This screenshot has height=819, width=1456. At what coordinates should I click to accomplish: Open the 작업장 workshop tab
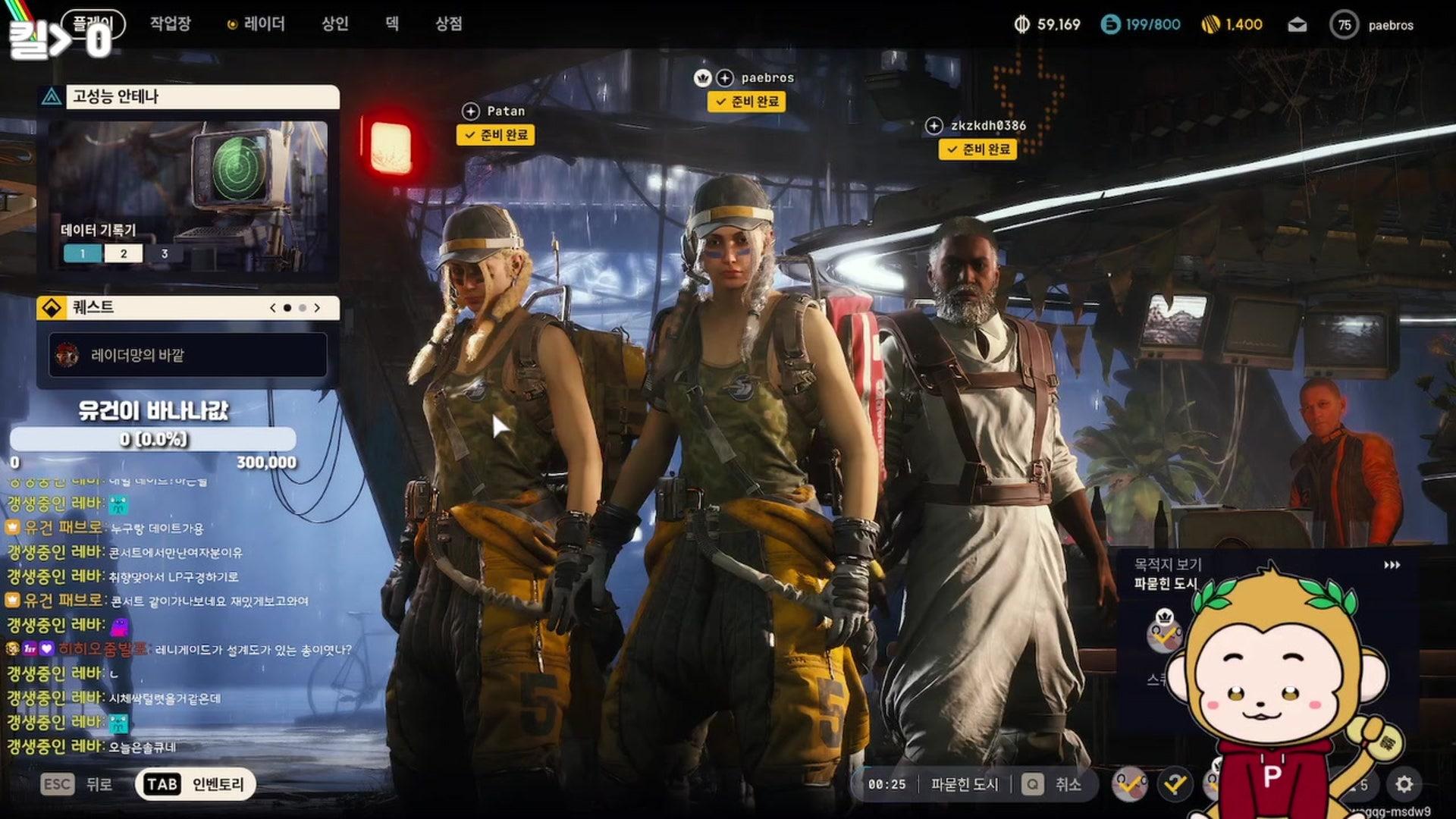pyautogui.click(x=170, y=24)
